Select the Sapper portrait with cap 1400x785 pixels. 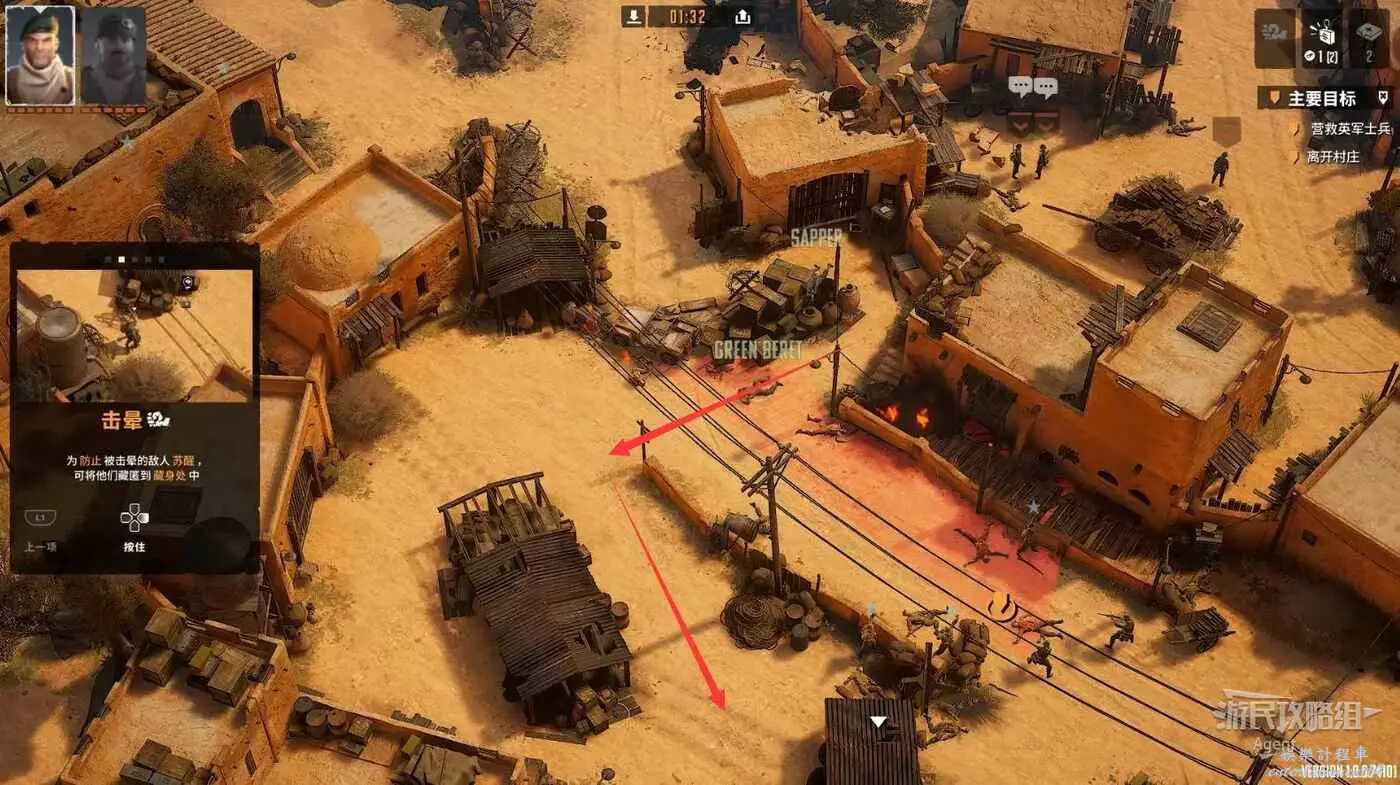(113, 55)
